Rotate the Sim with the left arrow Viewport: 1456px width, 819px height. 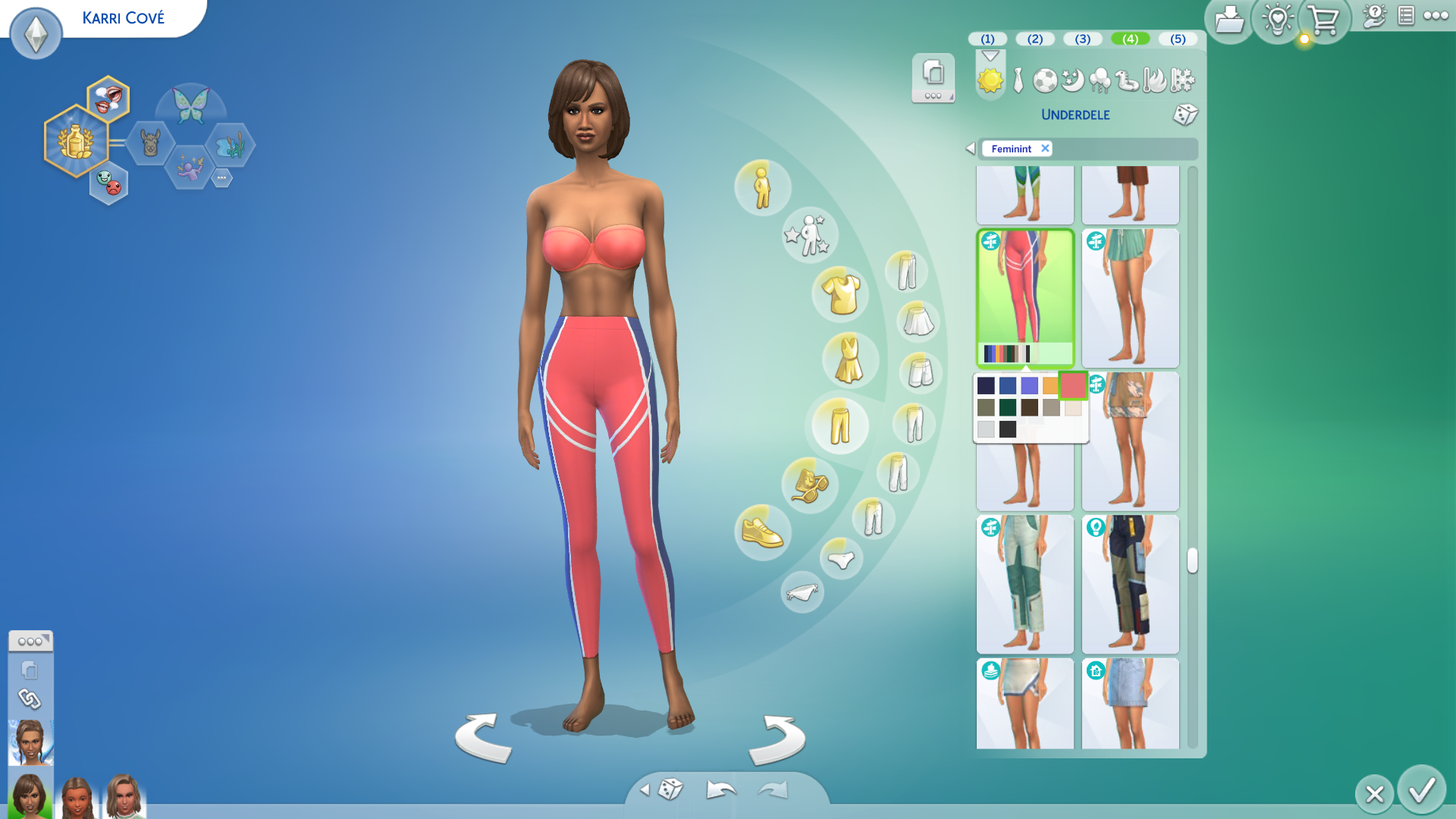[483, 738]
